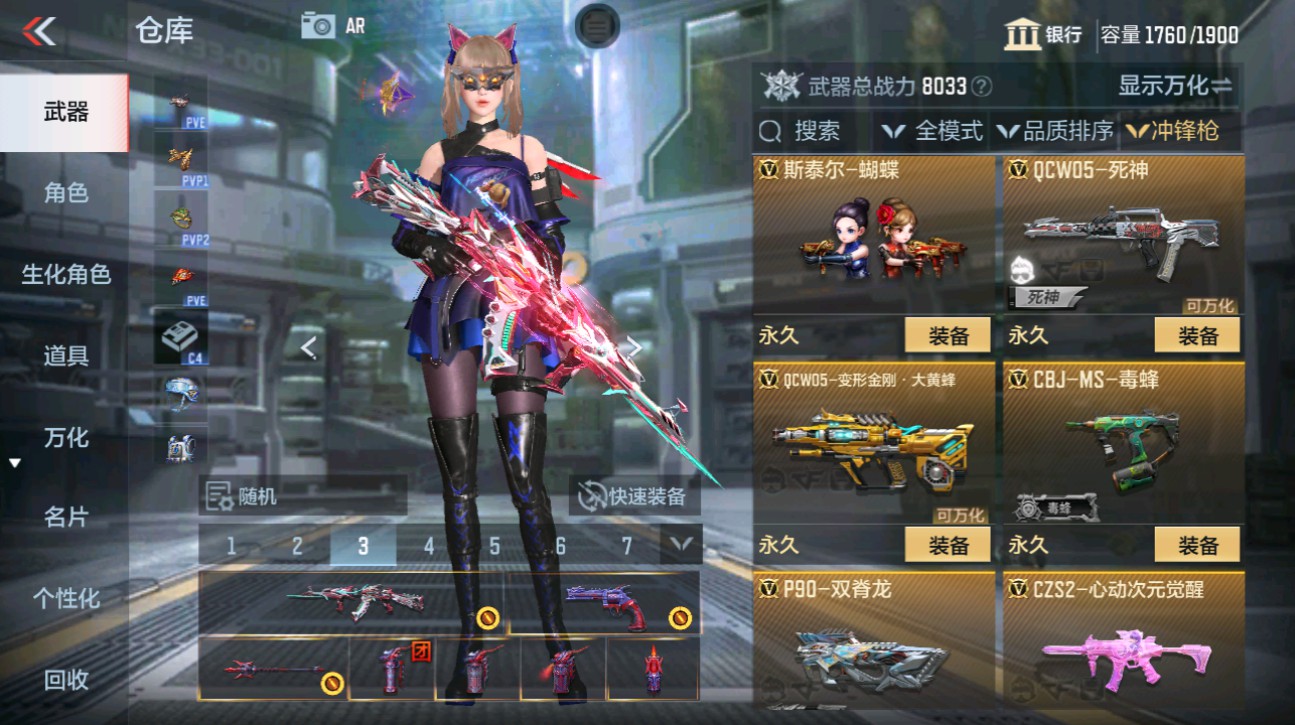The image size is (1295, 725).
Task: Click 装备 on 斯泰尔-蝴蝶
Action: pos(948,335)
